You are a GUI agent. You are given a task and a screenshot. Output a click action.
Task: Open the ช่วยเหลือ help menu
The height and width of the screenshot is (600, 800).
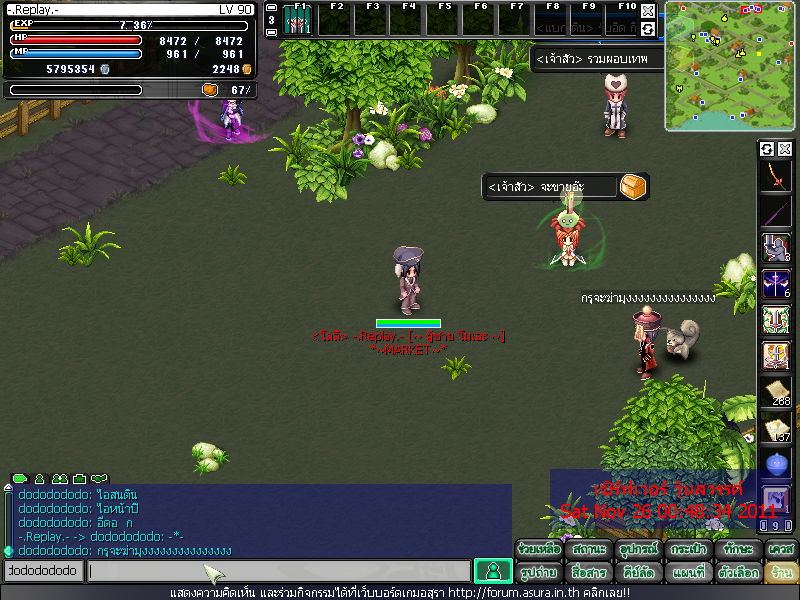tap(538, 550)
